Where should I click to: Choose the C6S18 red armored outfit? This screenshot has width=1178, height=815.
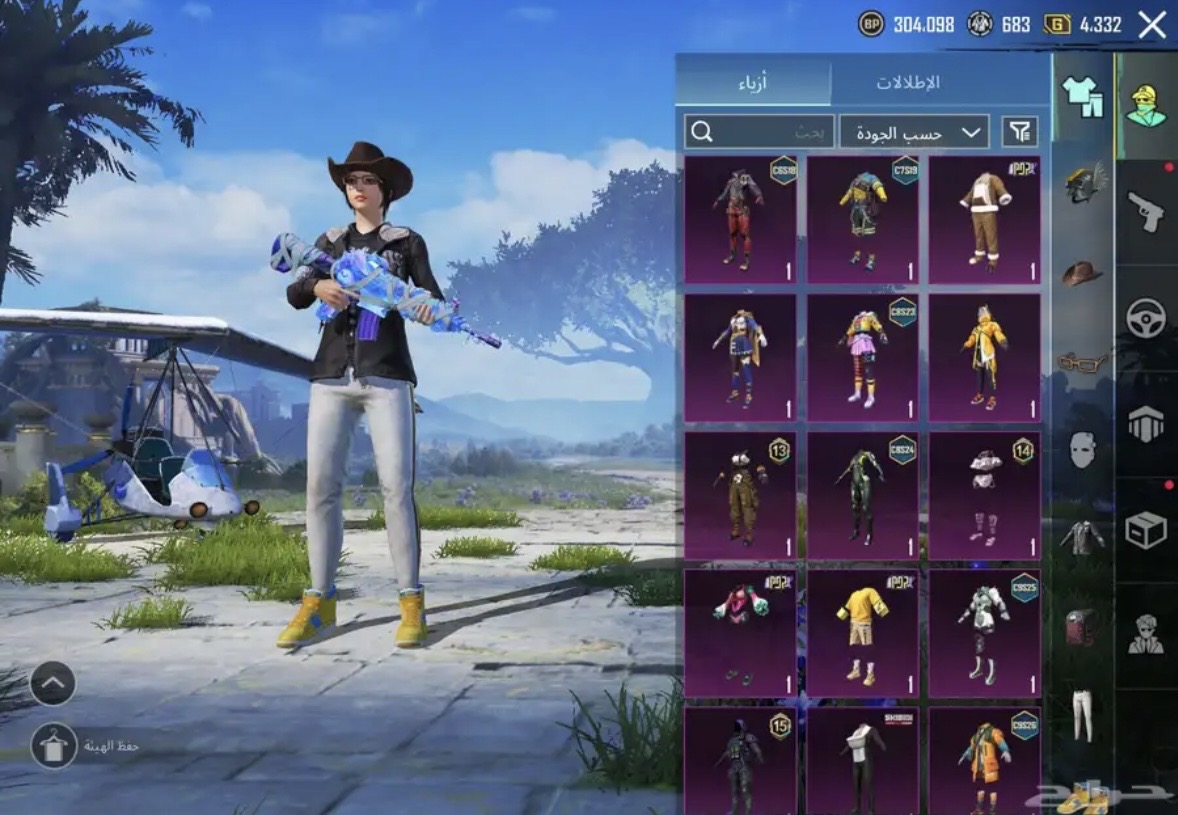pyautogui.click(x=740, y=220)
